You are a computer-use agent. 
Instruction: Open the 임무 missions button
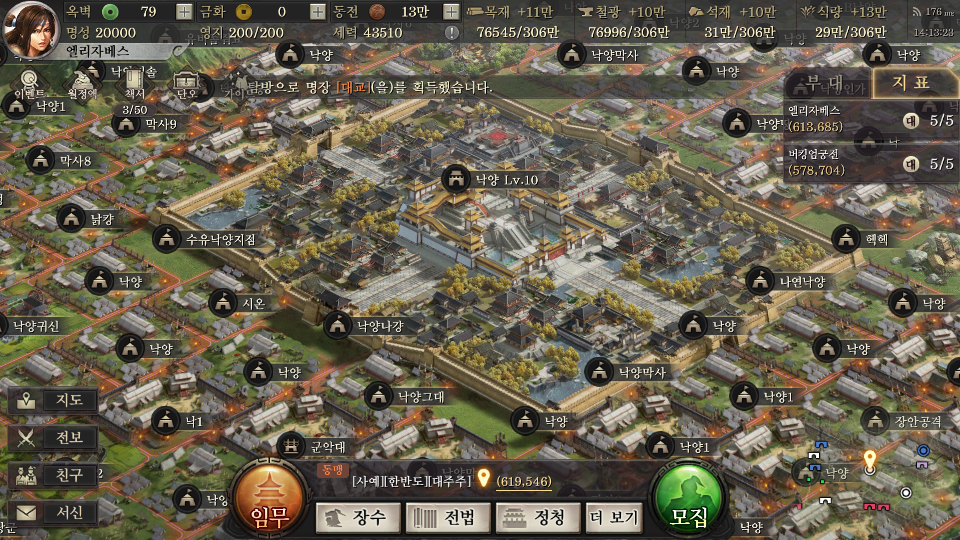[268, 501]
